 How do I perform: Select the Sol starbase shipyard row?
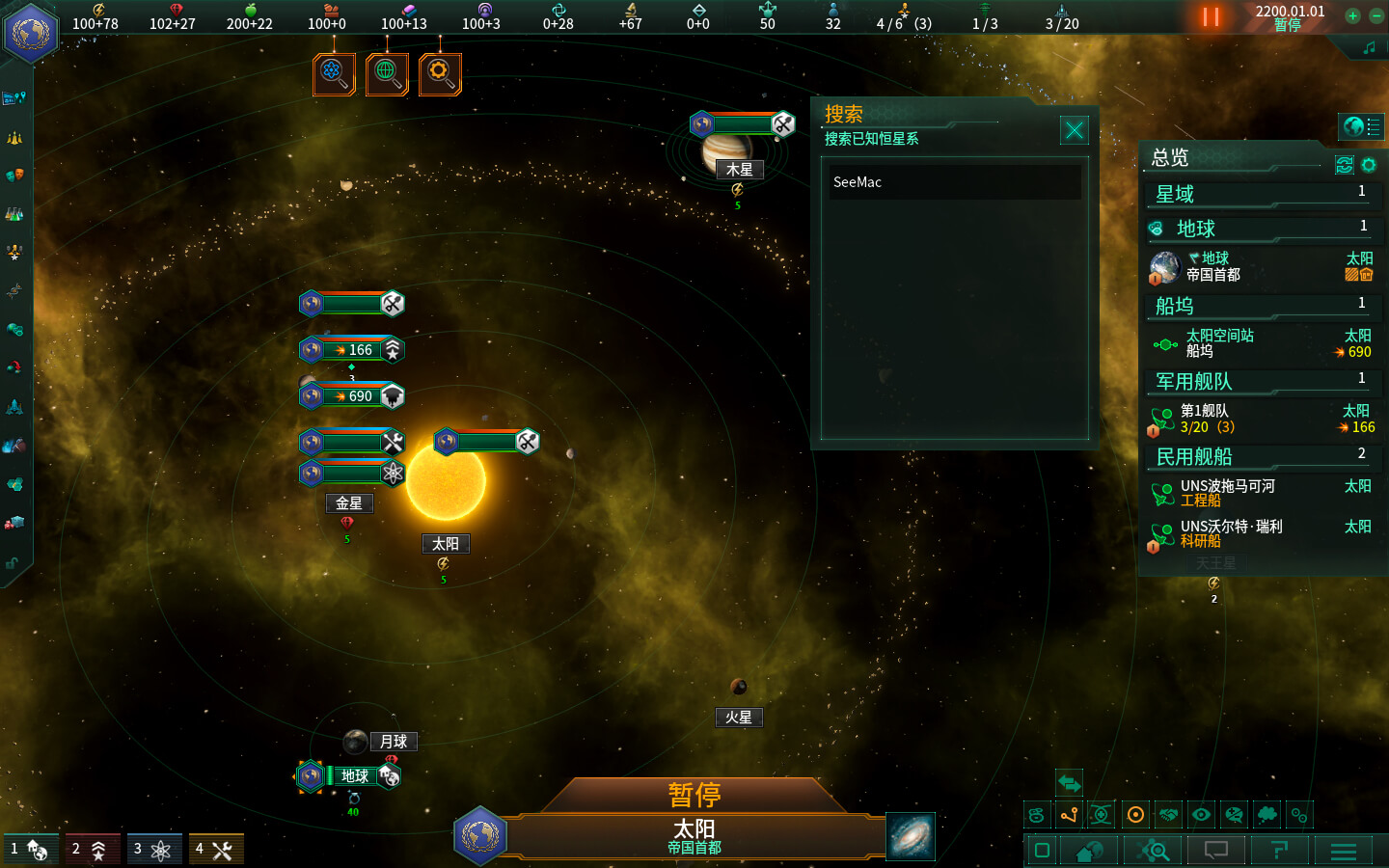click(1262, 343)
